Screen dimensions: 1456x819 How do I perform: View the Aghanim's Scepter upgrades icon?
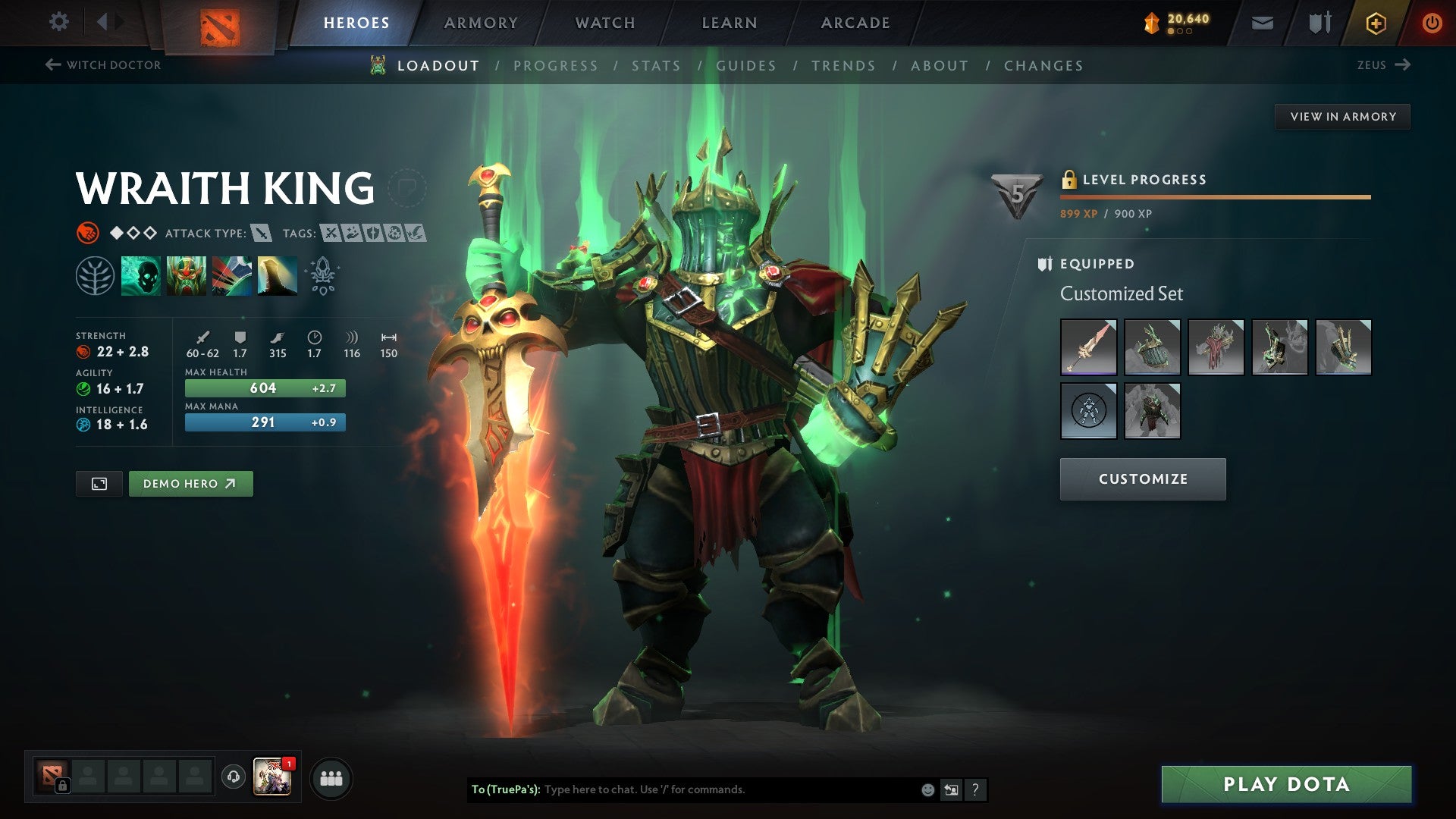(322, 276)
